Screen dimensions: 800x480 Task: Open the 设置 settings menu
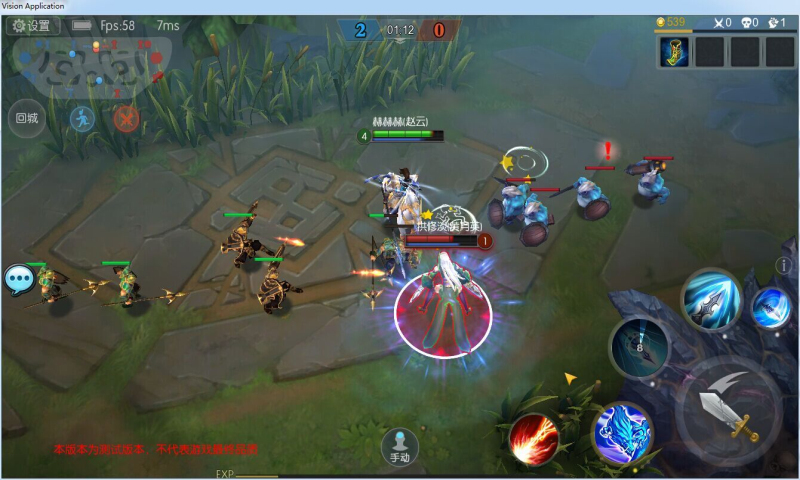click(32, 26)
